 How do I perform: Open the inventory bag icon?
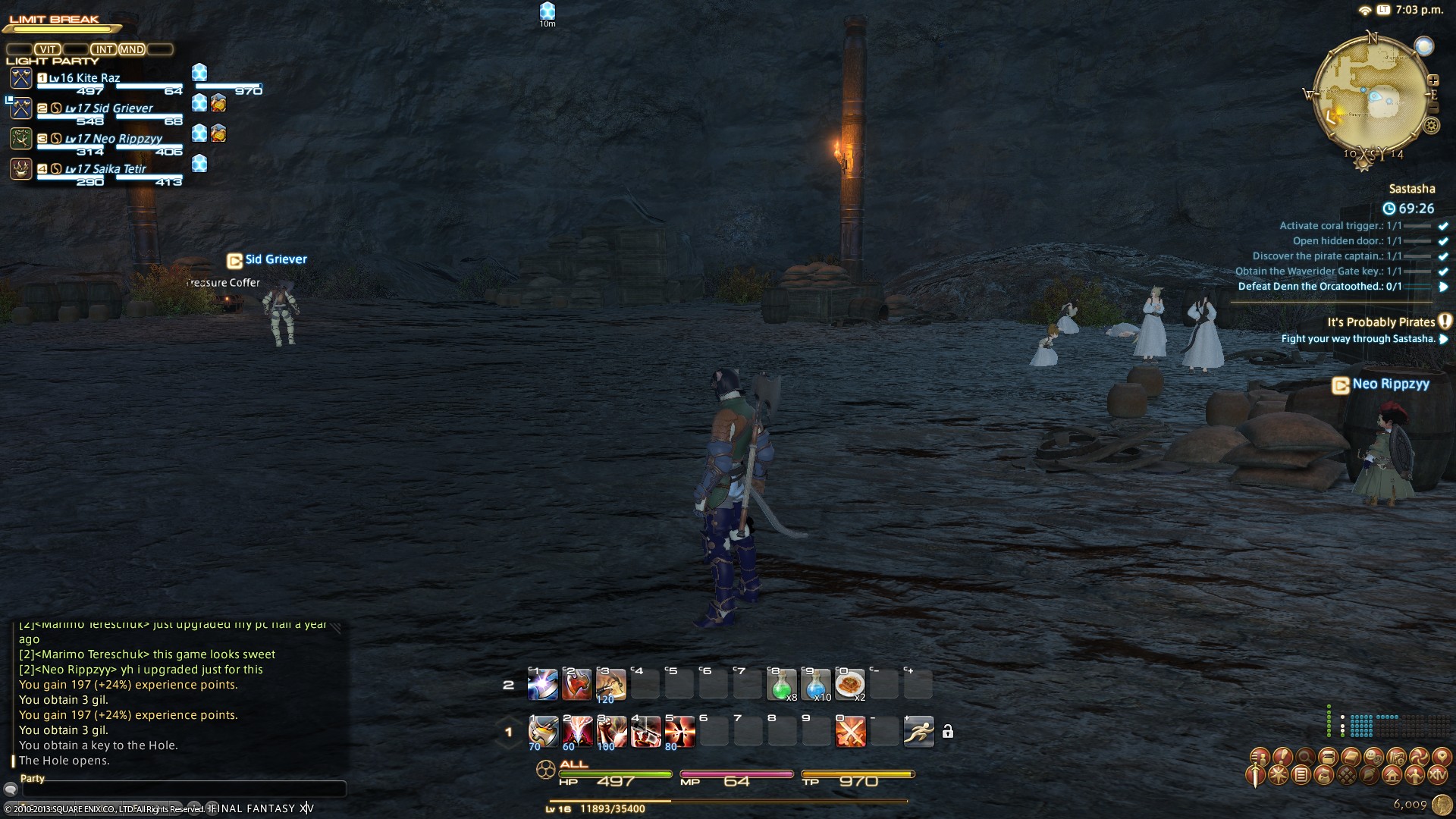tap(1324, 775)
